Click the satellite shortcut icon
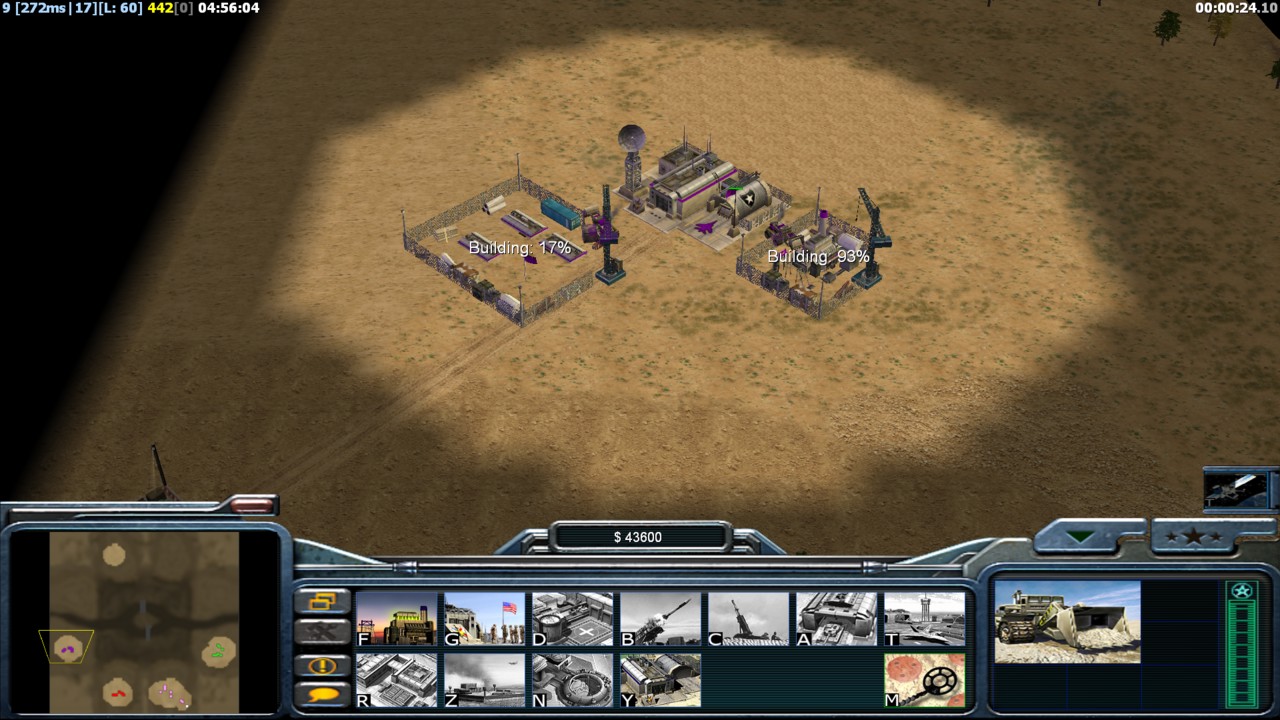 [1240, 489]
